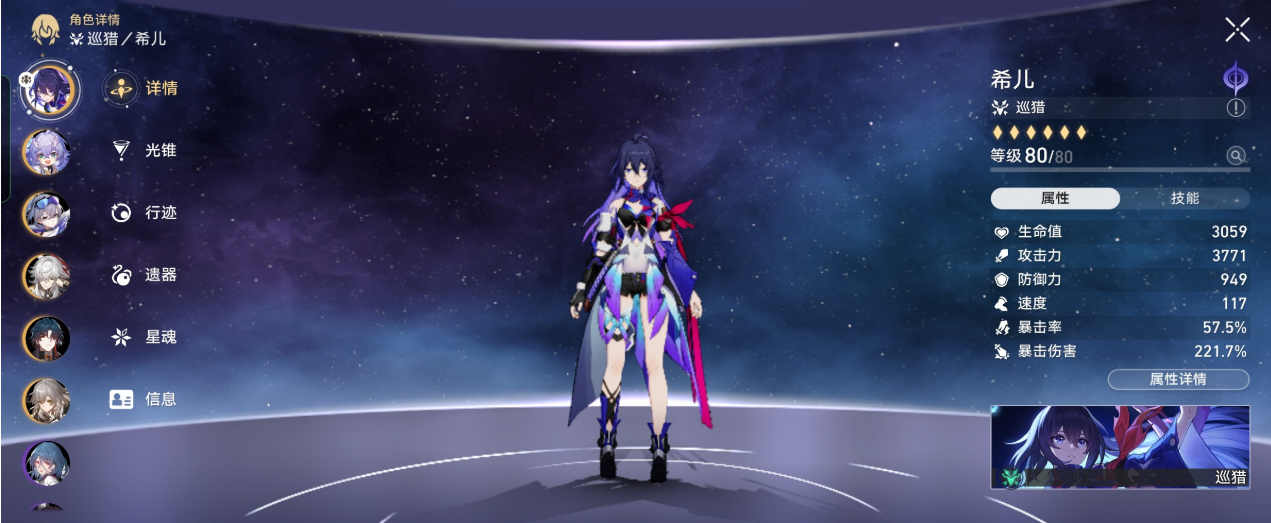This screenshot has height=523, width=1271.
Task: Pick the lavender-haired girl's portrait
Action: pos(47,151)
